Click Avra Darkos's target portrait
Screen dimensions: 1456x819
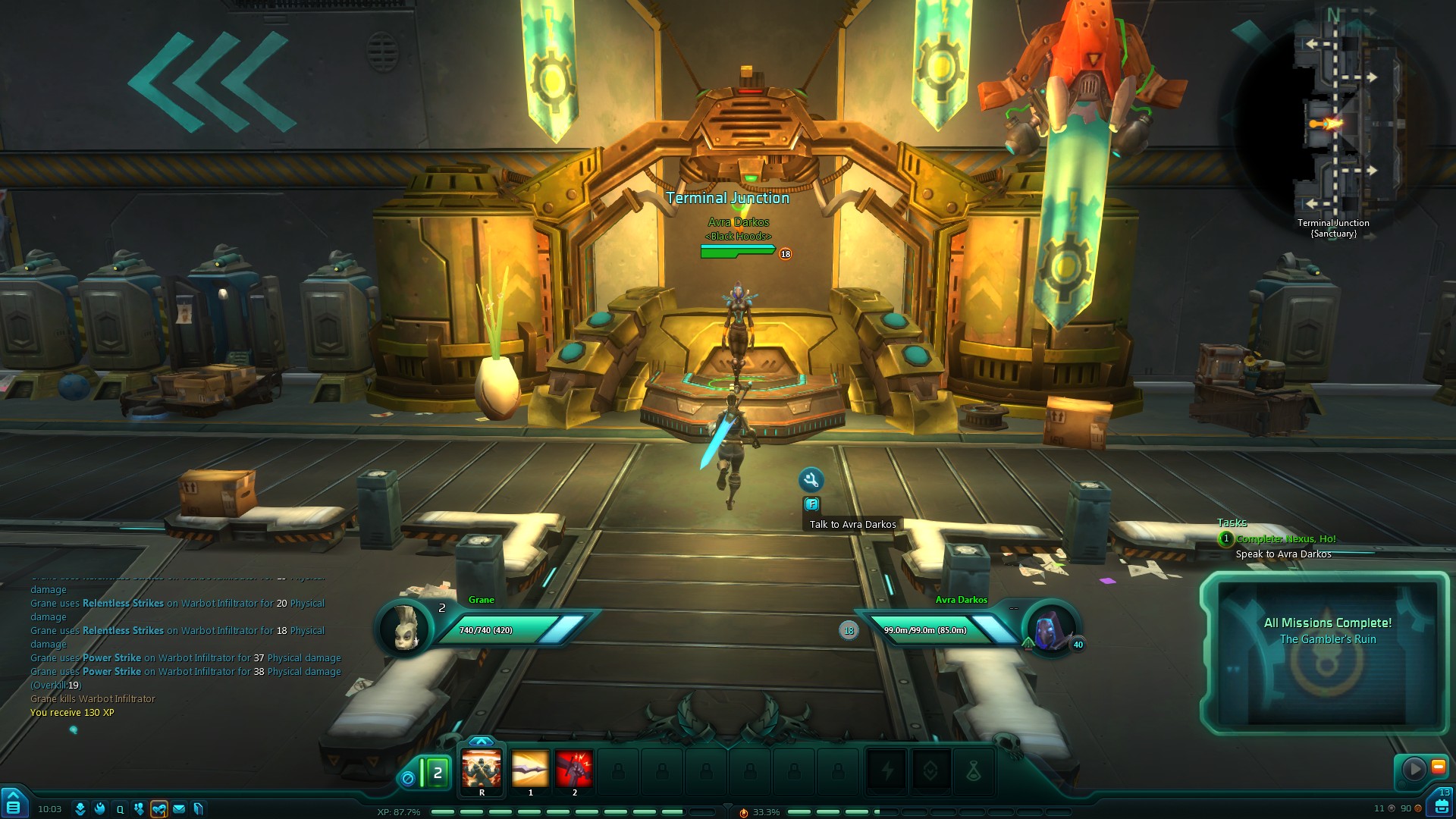(1050, 629)
